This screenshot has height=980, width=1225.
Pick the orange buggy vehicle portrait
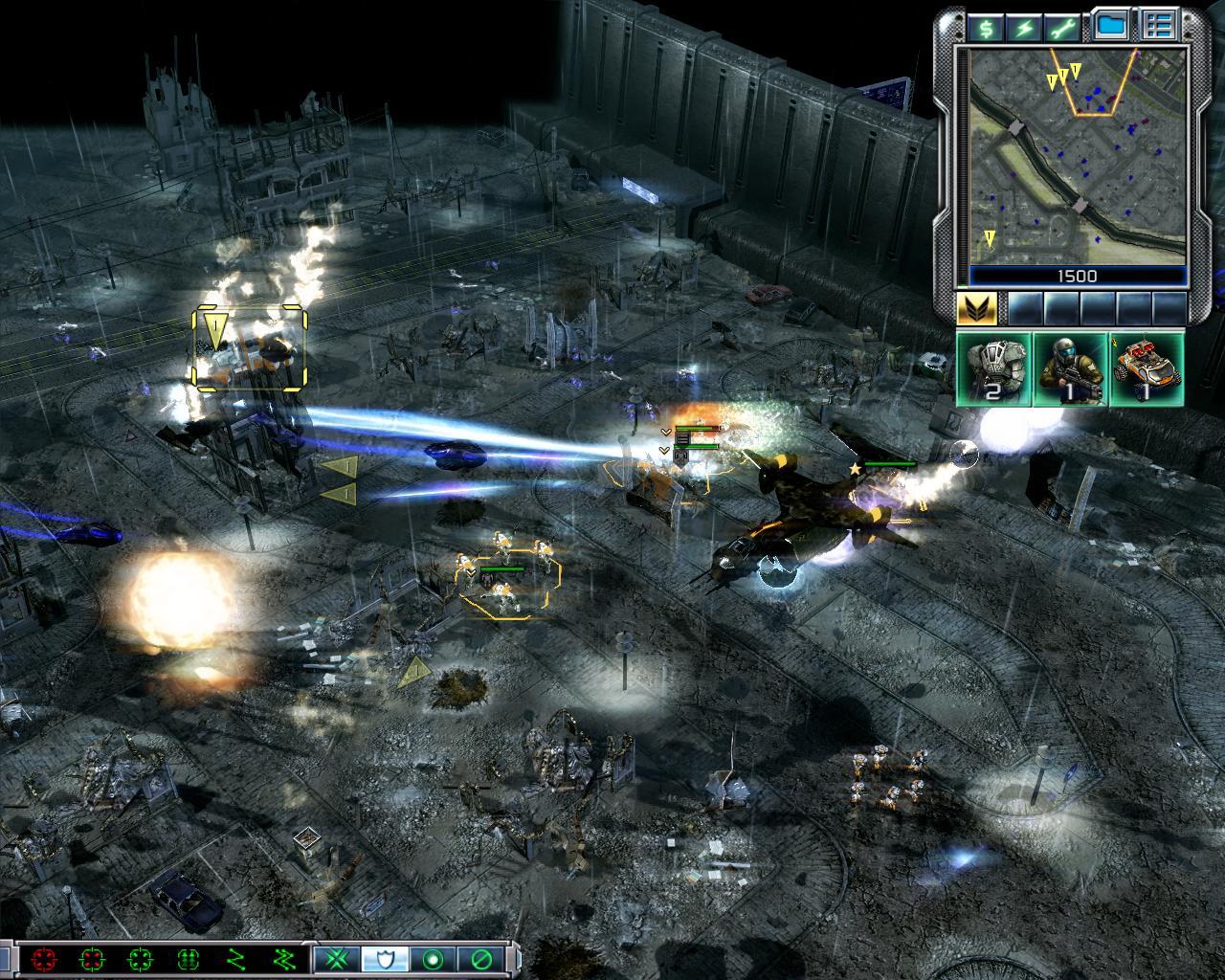tap(1147, 368)
